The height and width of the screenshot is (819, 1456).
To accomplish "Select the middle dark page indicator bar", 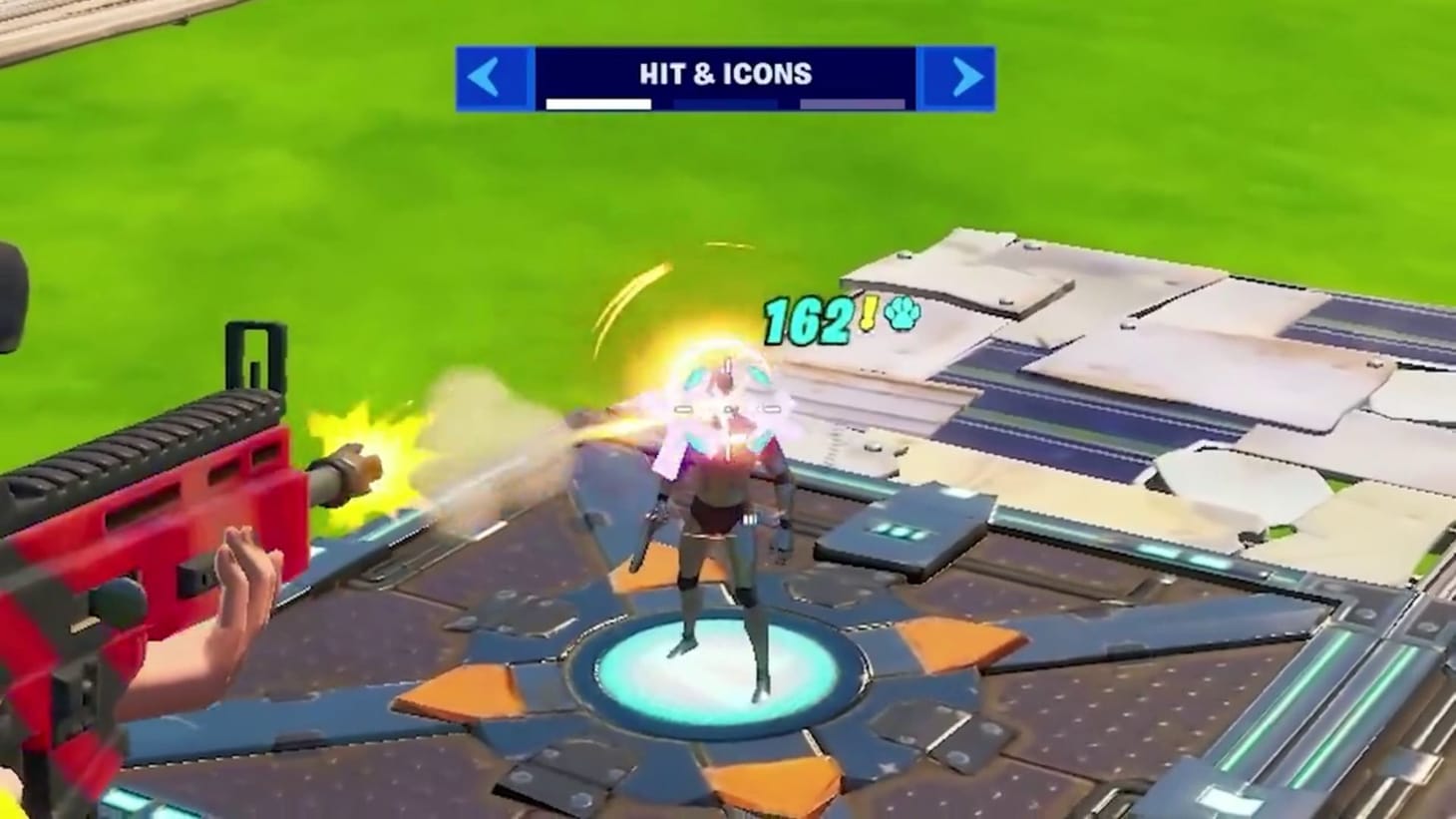I will pos(725,103).
